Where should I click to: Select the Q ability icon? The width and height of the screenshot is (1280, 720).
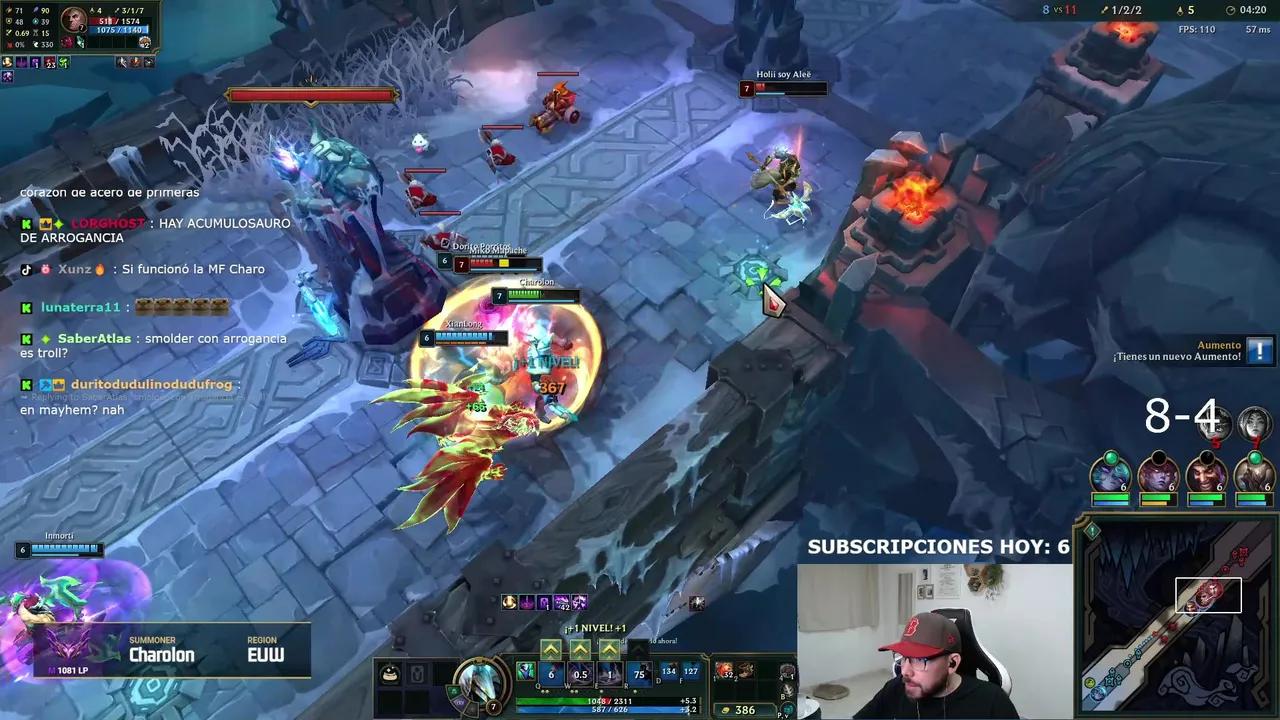coord(549,673)
